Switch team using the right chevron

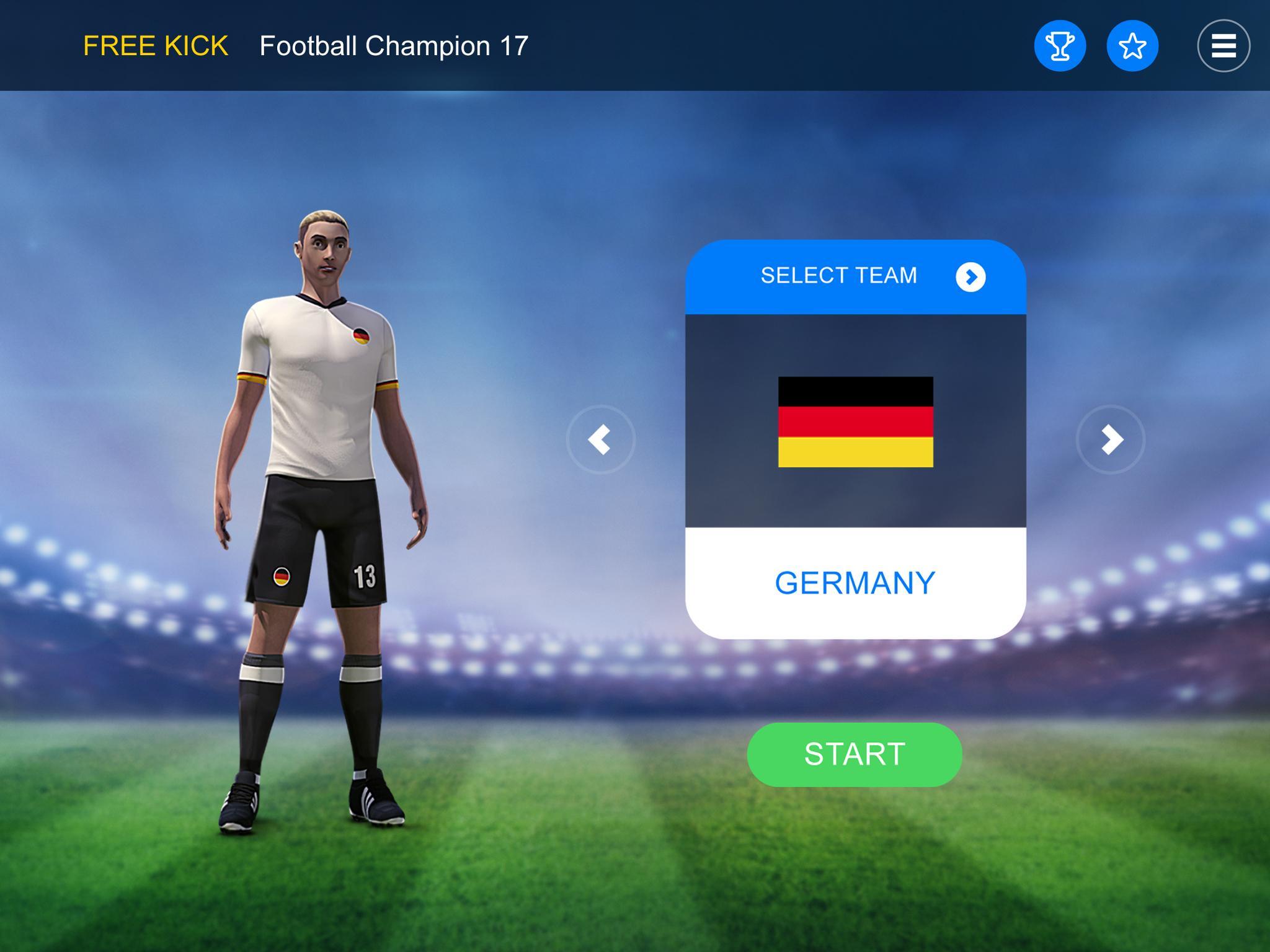[x=1111, y=439]
